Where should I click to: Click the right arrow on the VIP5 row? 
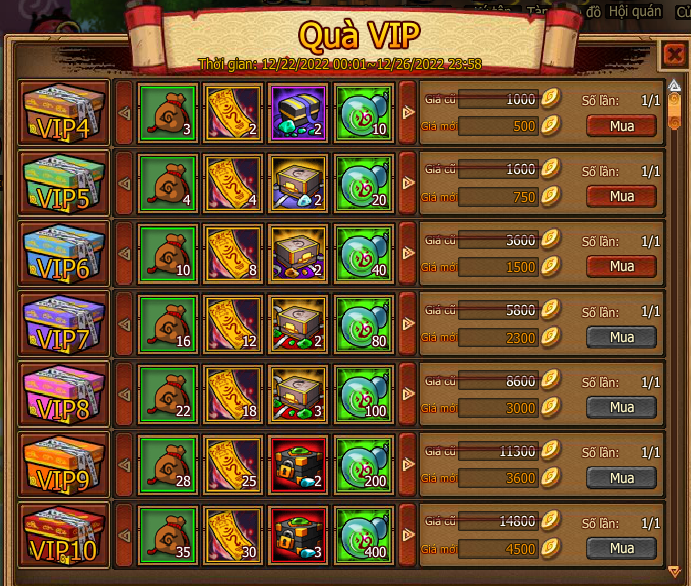pos(407,184)
